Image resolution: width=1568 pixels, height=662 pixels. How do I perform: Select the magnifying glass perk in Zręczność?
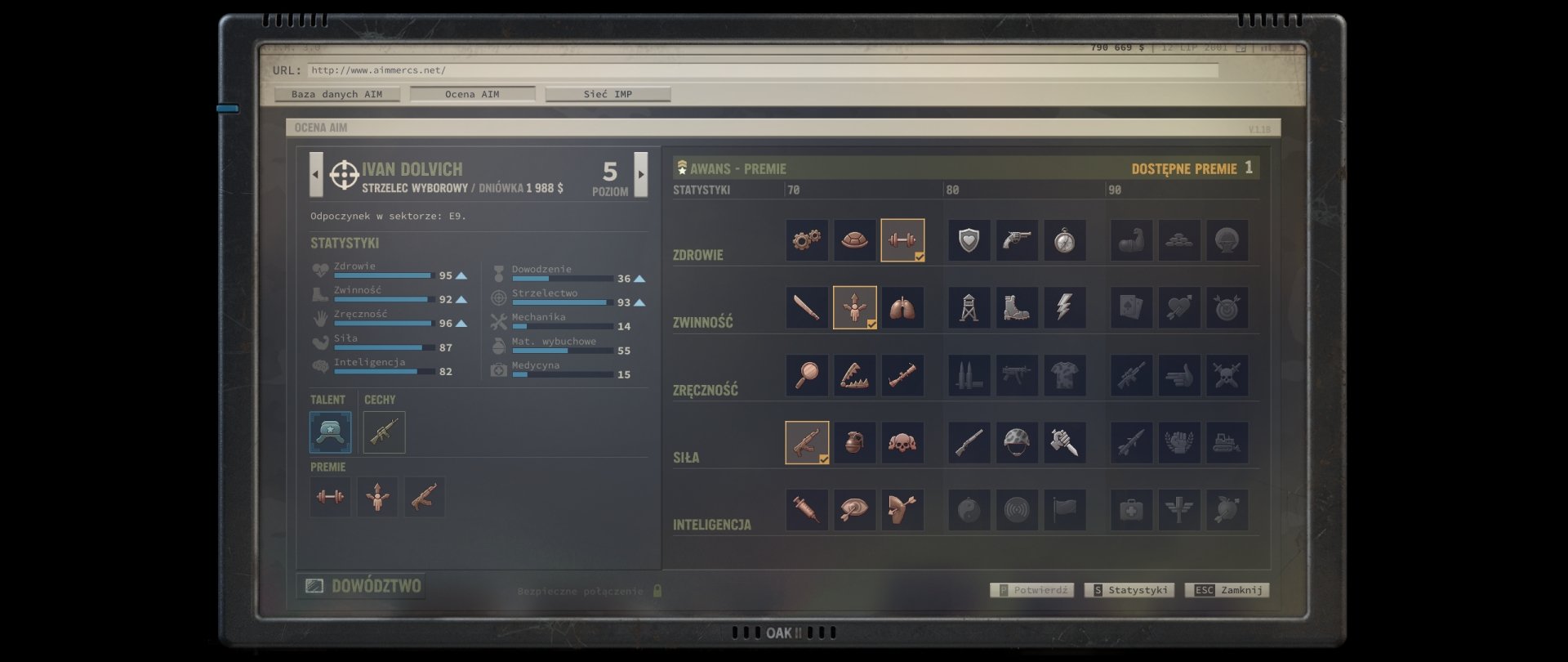click(x=807, y=375)
